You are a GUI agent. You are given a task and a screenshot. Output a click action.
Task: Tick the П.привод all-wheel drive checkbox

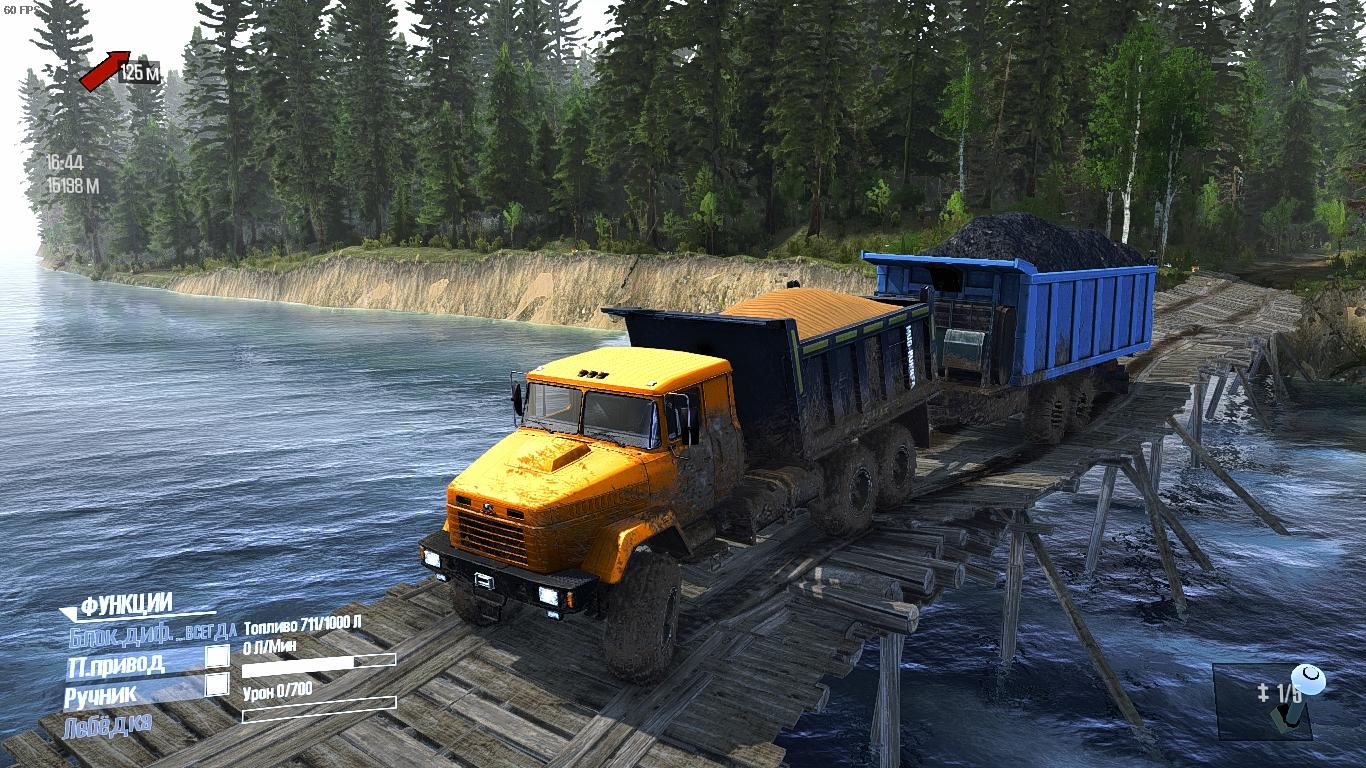point(217,657)
